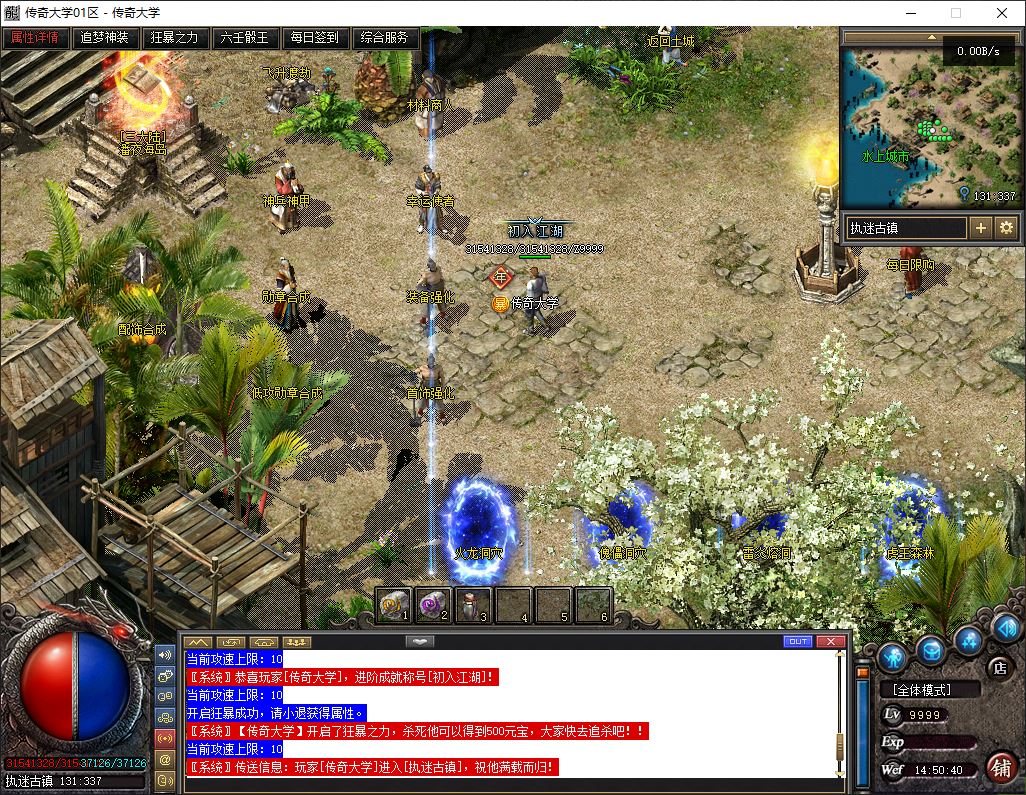Screen dimensions: 1026x795
Task: Select the 追梦神装 menu button
Action: click(105, 38)
